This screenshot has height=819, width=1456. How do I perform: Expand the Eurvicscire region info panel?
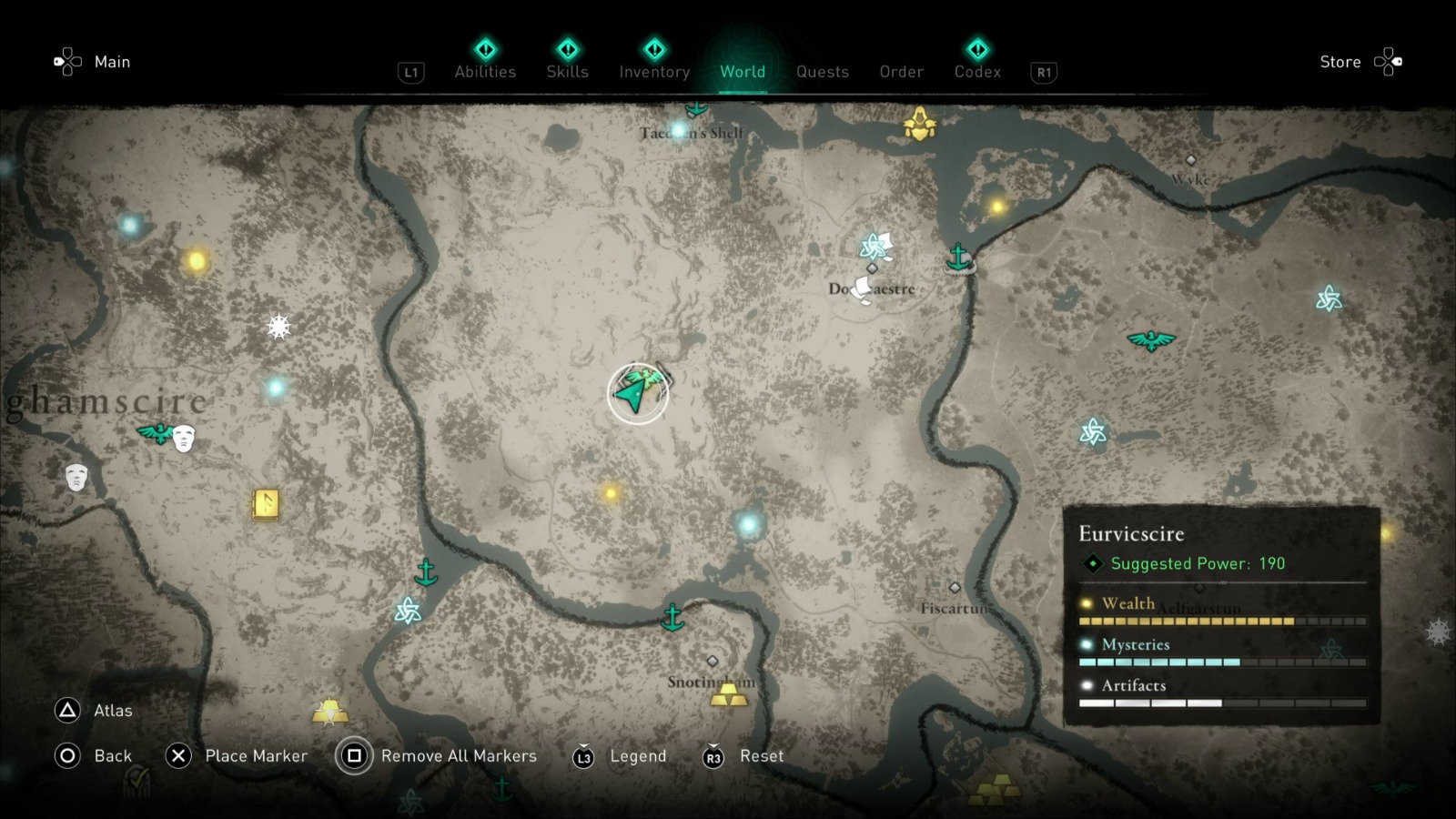coord(1131,533)
